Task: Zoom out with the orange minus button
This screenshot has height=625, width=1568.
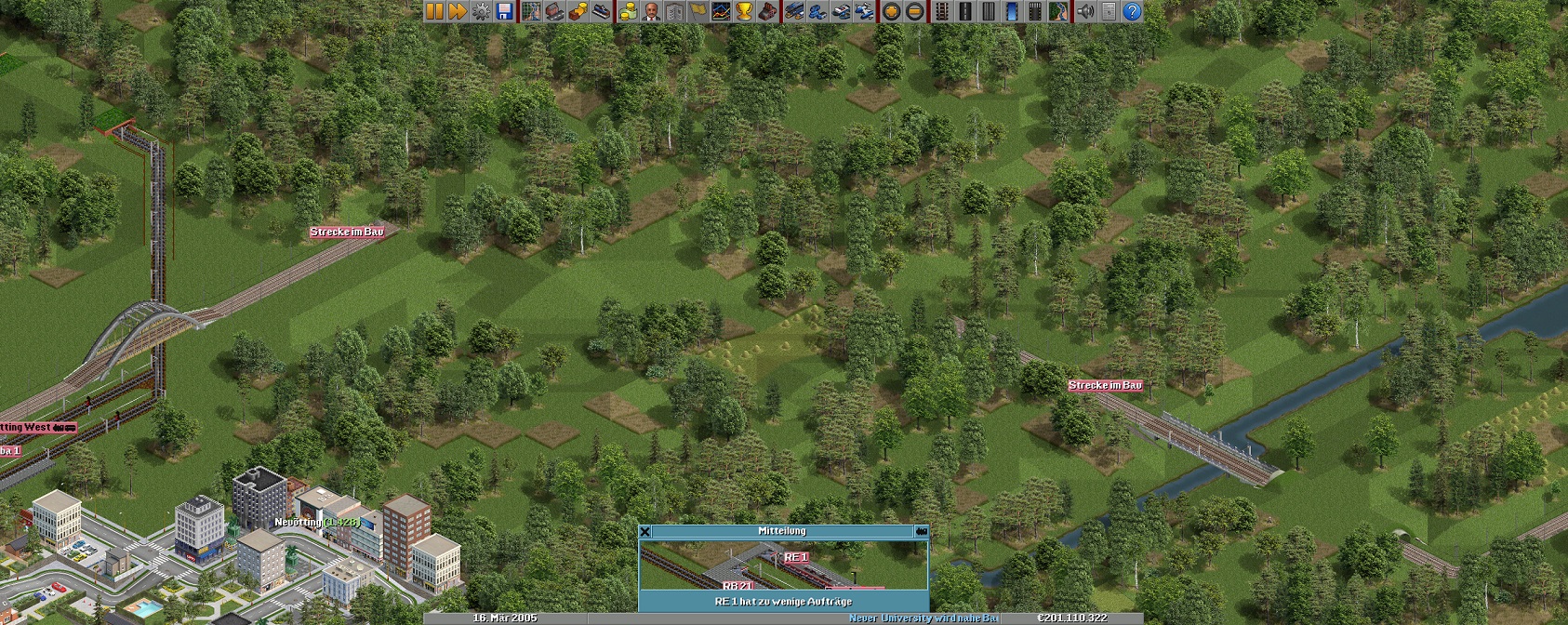Action: pos(914,11)
